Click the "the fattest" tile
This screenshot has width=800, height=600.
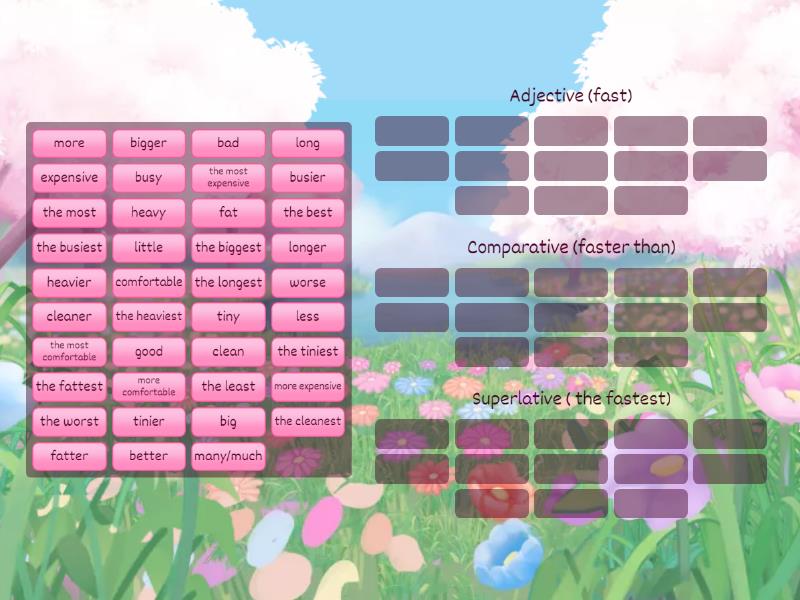click(69, 386)
